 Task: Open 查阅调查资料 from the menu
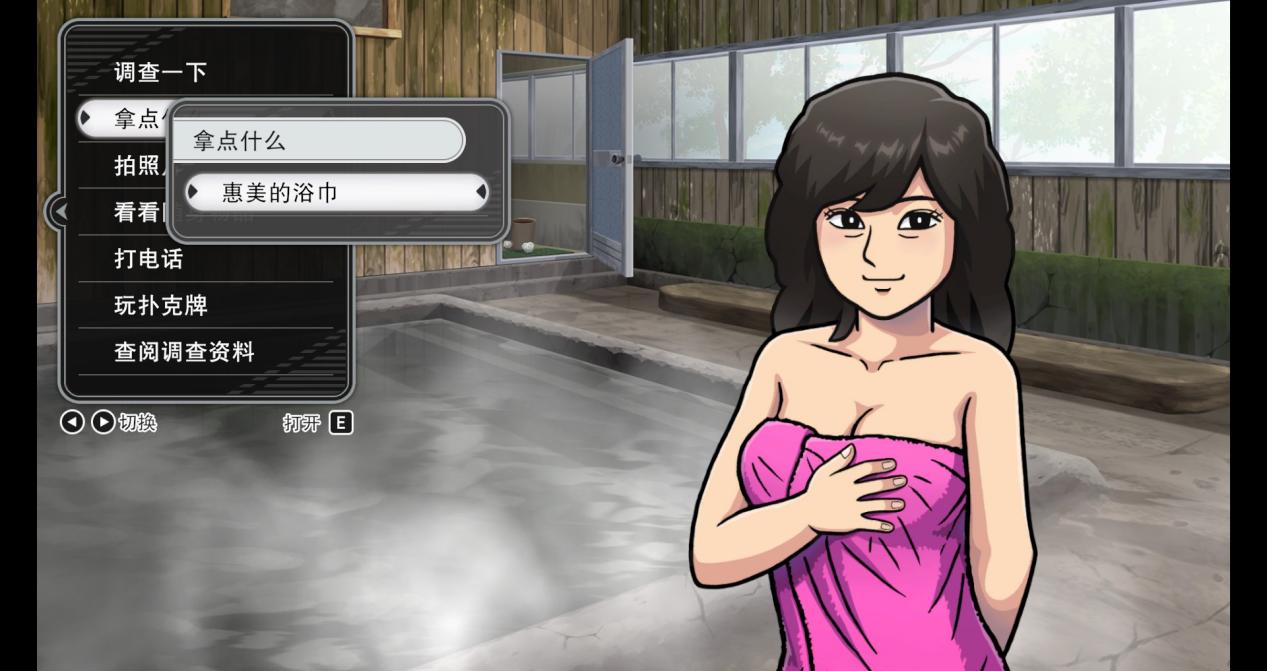[184, 352]
